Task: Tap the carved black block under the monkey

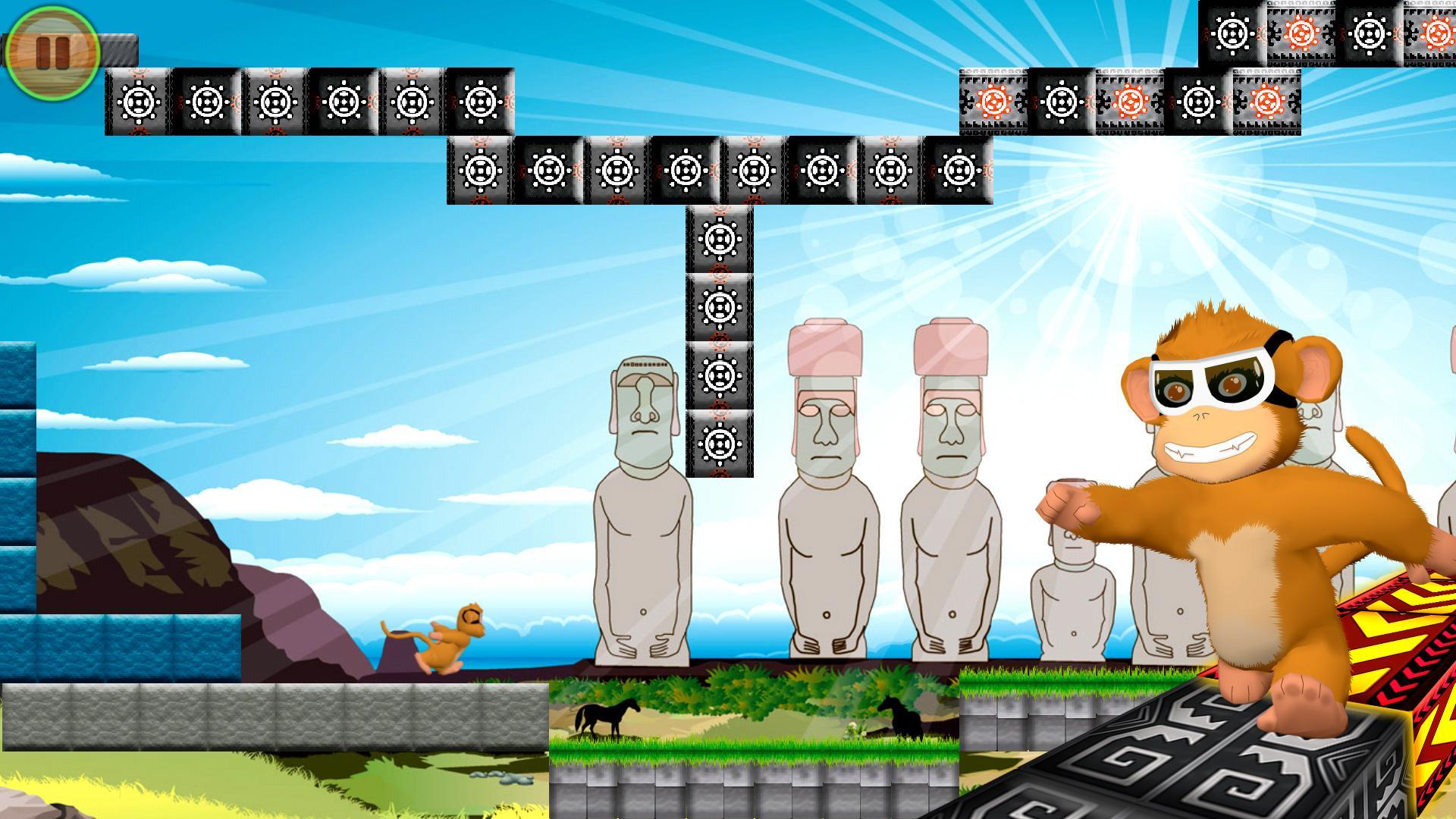Action: pos(1213,766)
